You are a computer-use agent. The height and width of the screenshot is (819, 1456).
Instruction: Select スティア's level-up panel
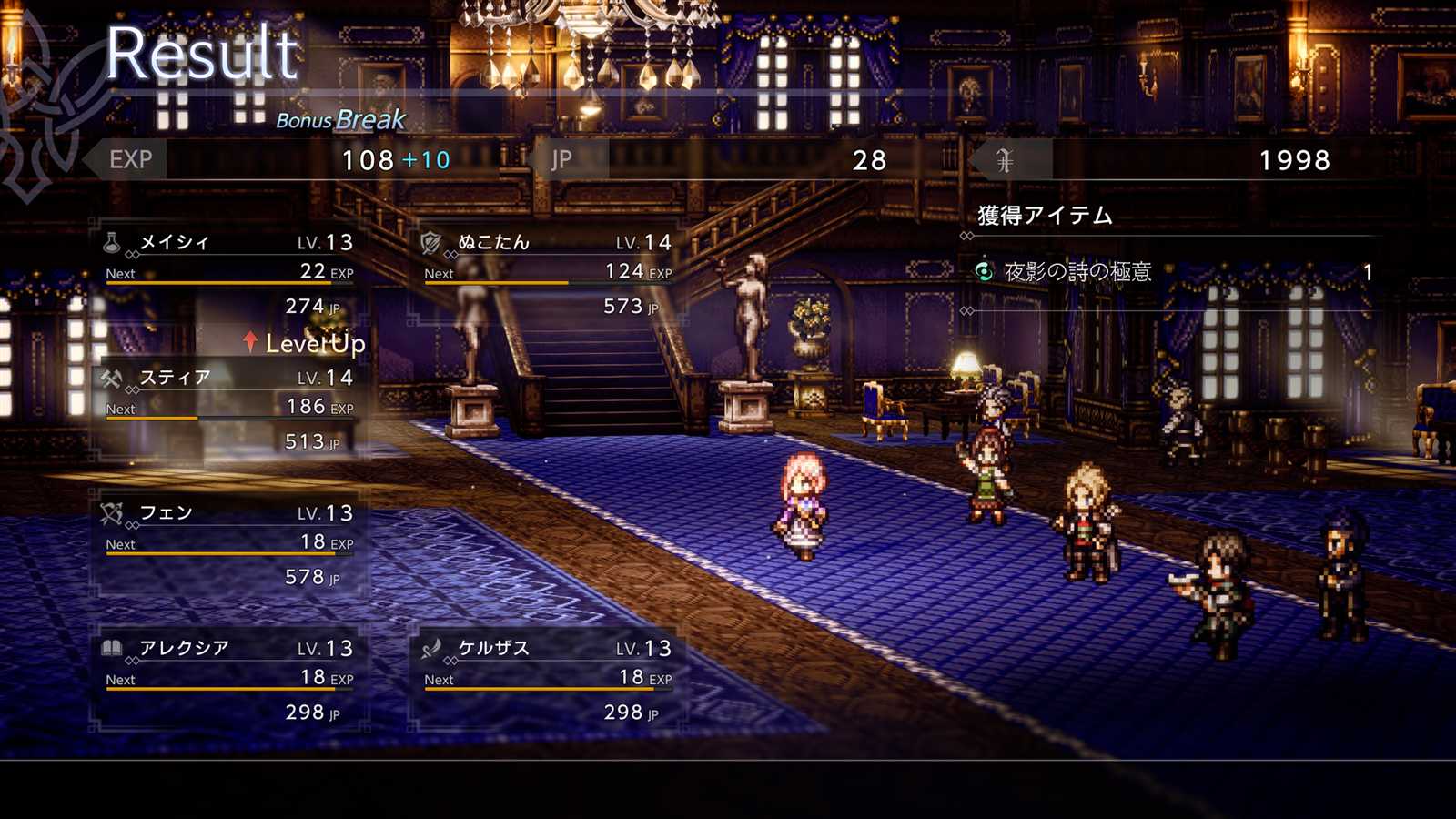point(229,409)
